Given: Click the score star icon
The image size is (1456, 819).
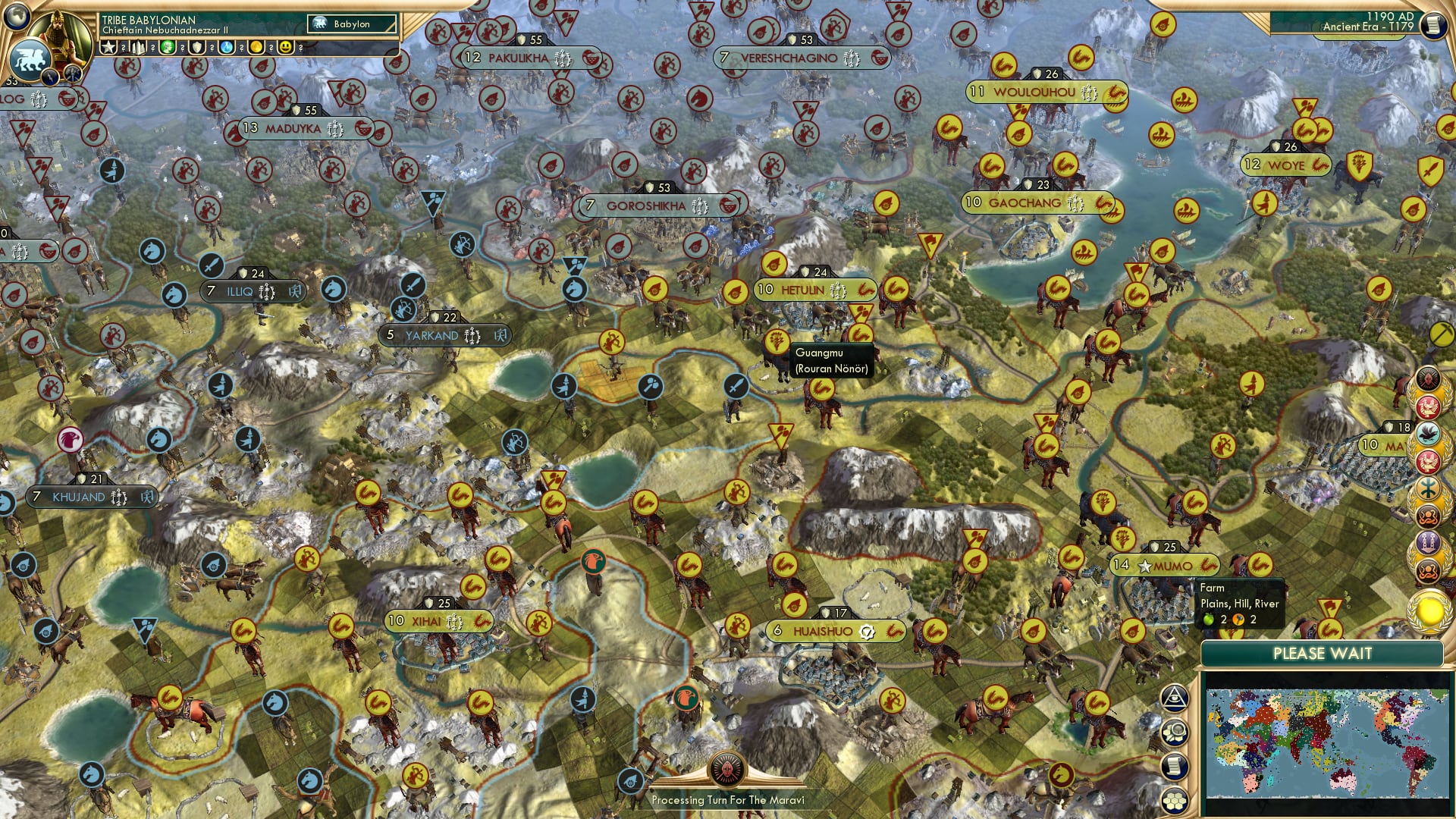Looking at the screenshot, I should (x=108, y=47).
